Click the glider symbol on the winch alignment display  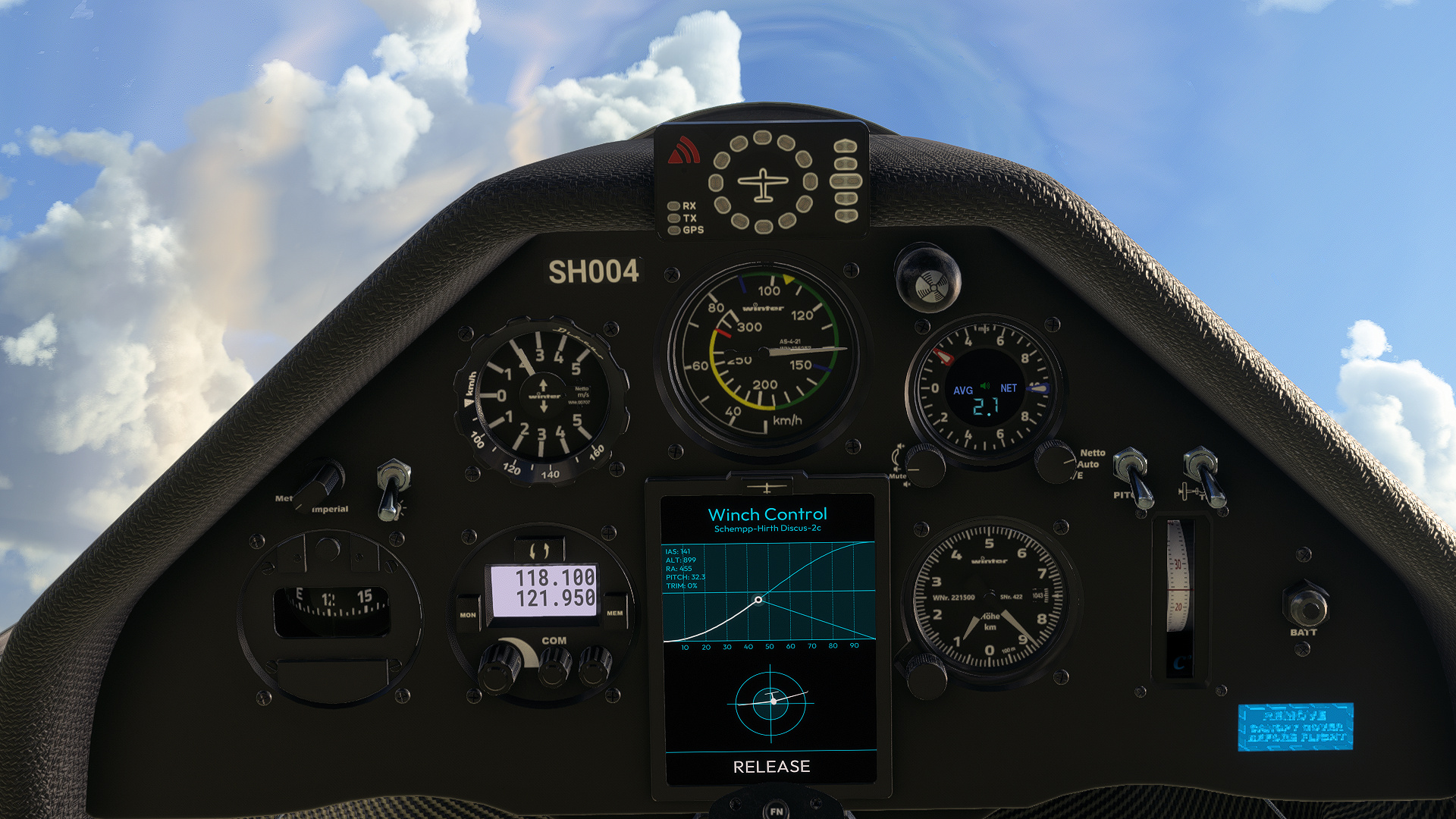point(773,701)
